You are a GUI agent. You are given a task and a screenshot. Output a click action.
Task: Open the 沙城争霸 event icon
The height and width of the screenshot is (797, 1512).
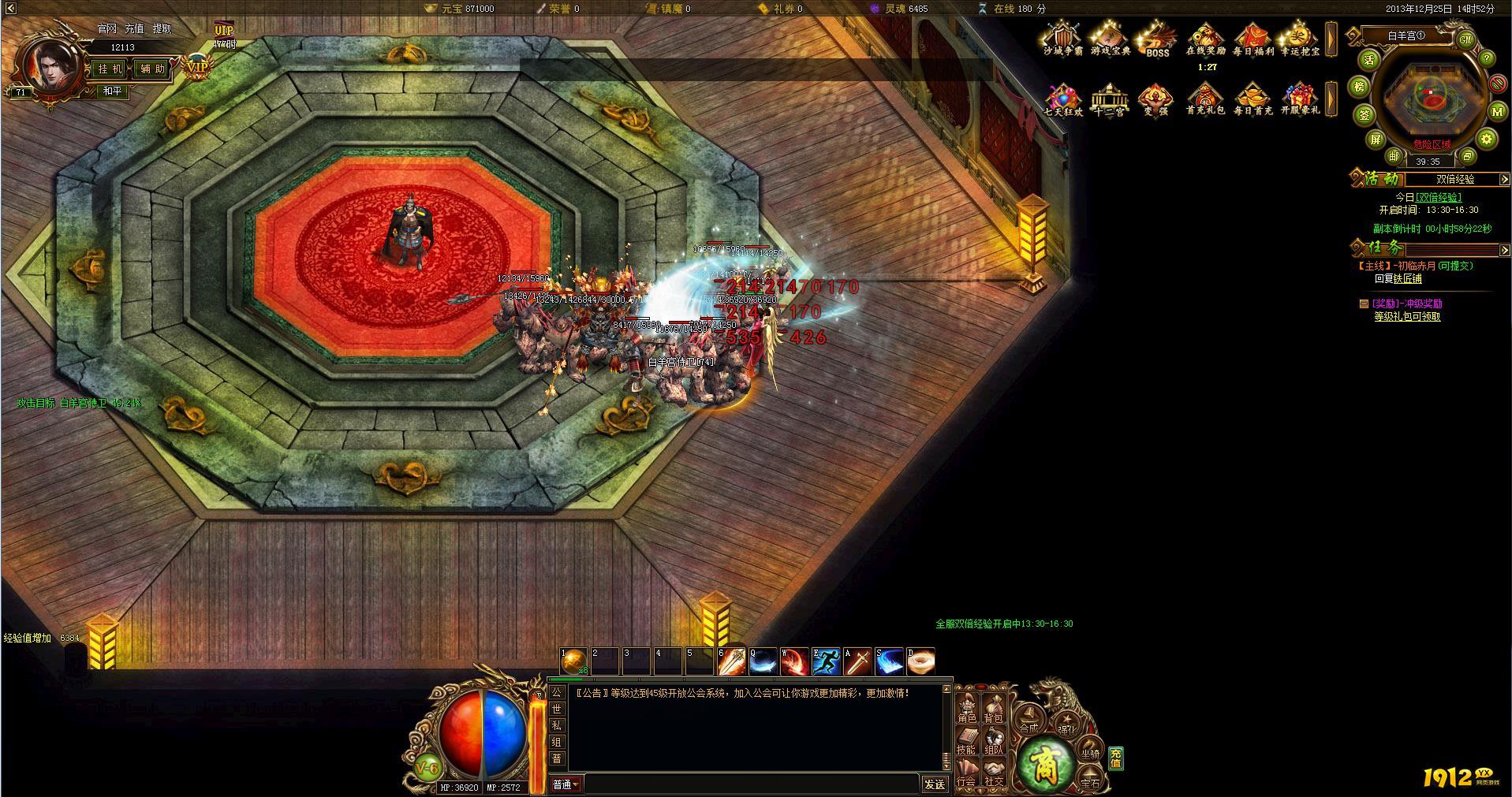pos(1063,39)
